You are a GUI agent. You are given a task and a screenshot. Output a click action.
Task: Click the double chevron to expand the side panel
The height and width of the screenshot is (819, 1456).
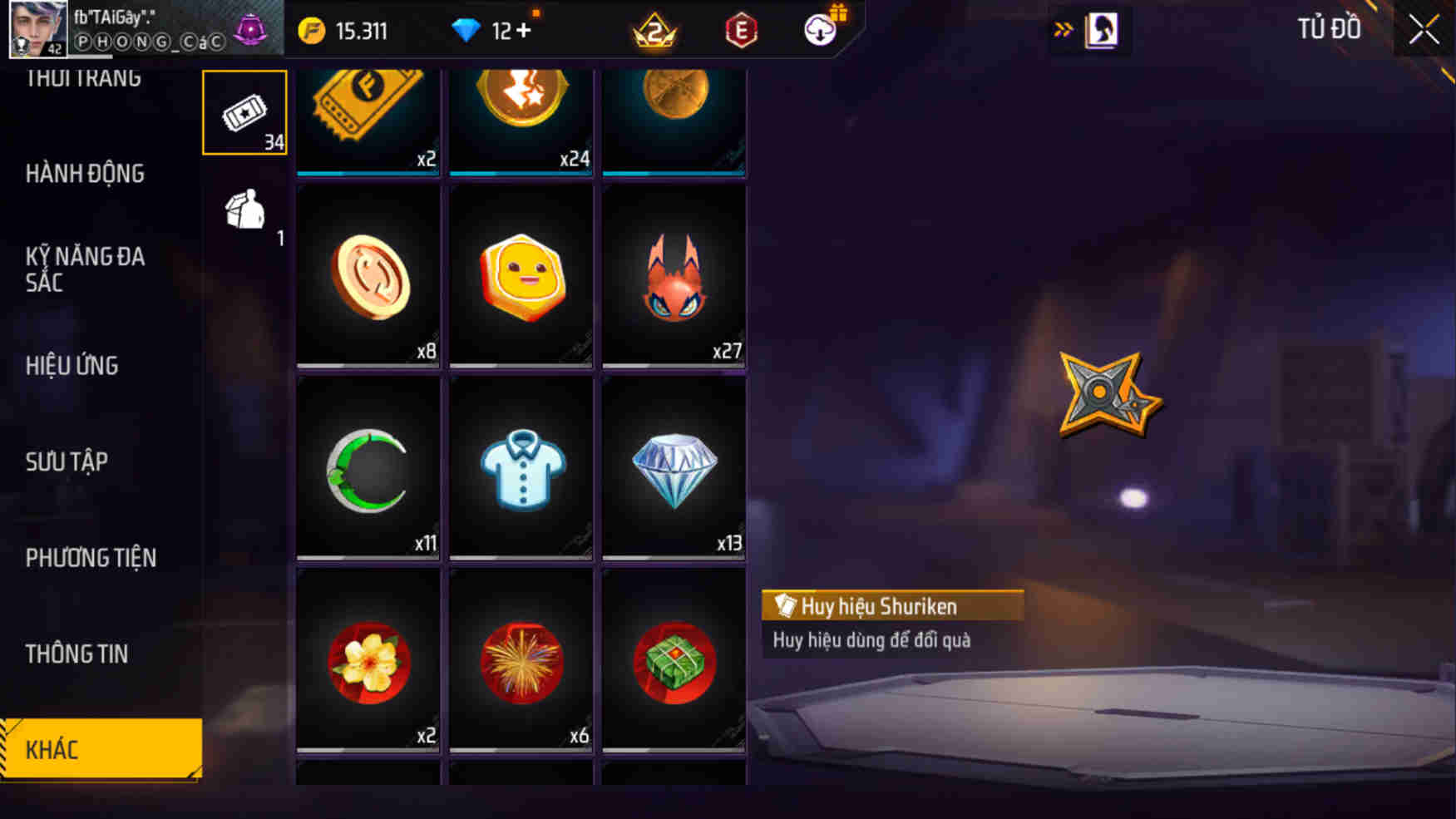[1064, 26]
